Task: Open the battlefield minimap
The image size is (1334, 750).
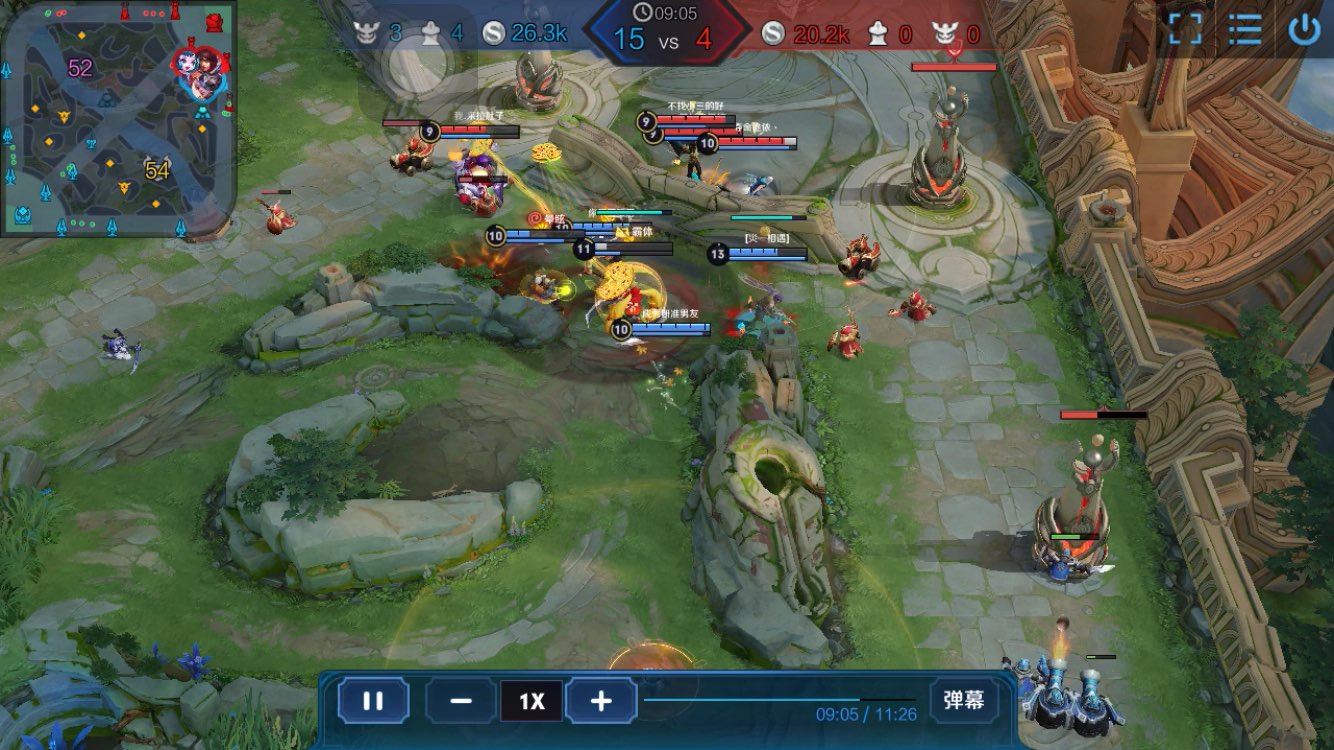Action: (x=118, y=119)
